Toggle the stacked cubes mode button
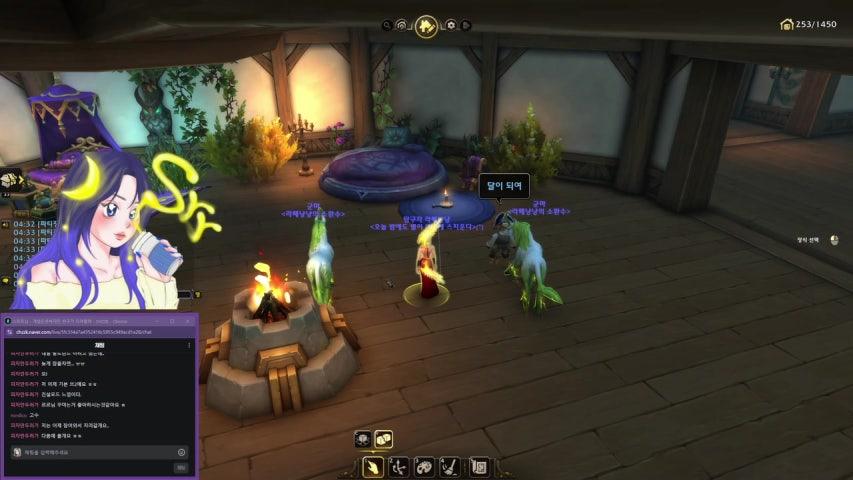The height and width of the screenshot is (480, 853). [x=383, y=438]
